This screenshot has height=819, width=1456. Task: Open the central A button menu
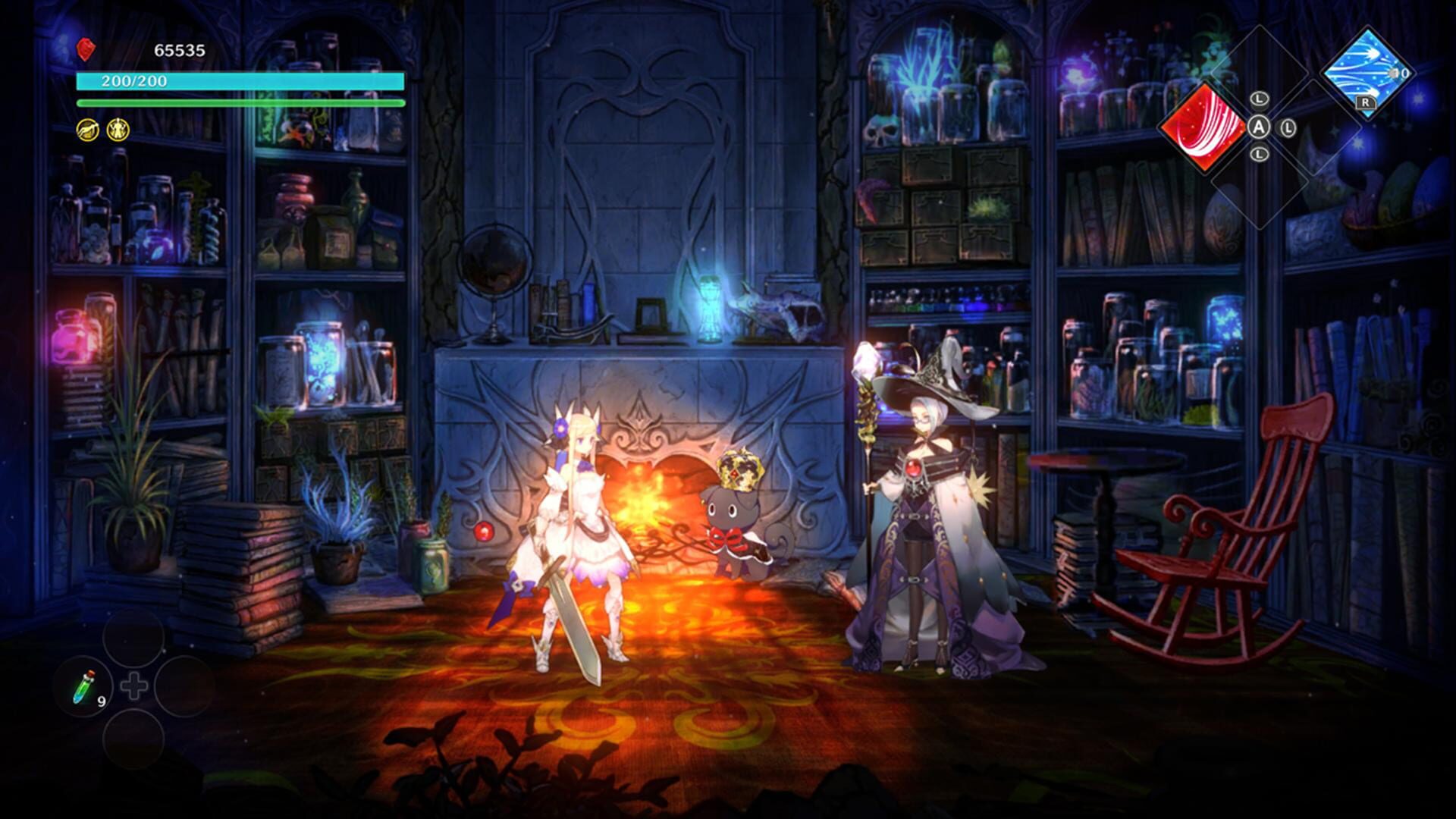1259,127
